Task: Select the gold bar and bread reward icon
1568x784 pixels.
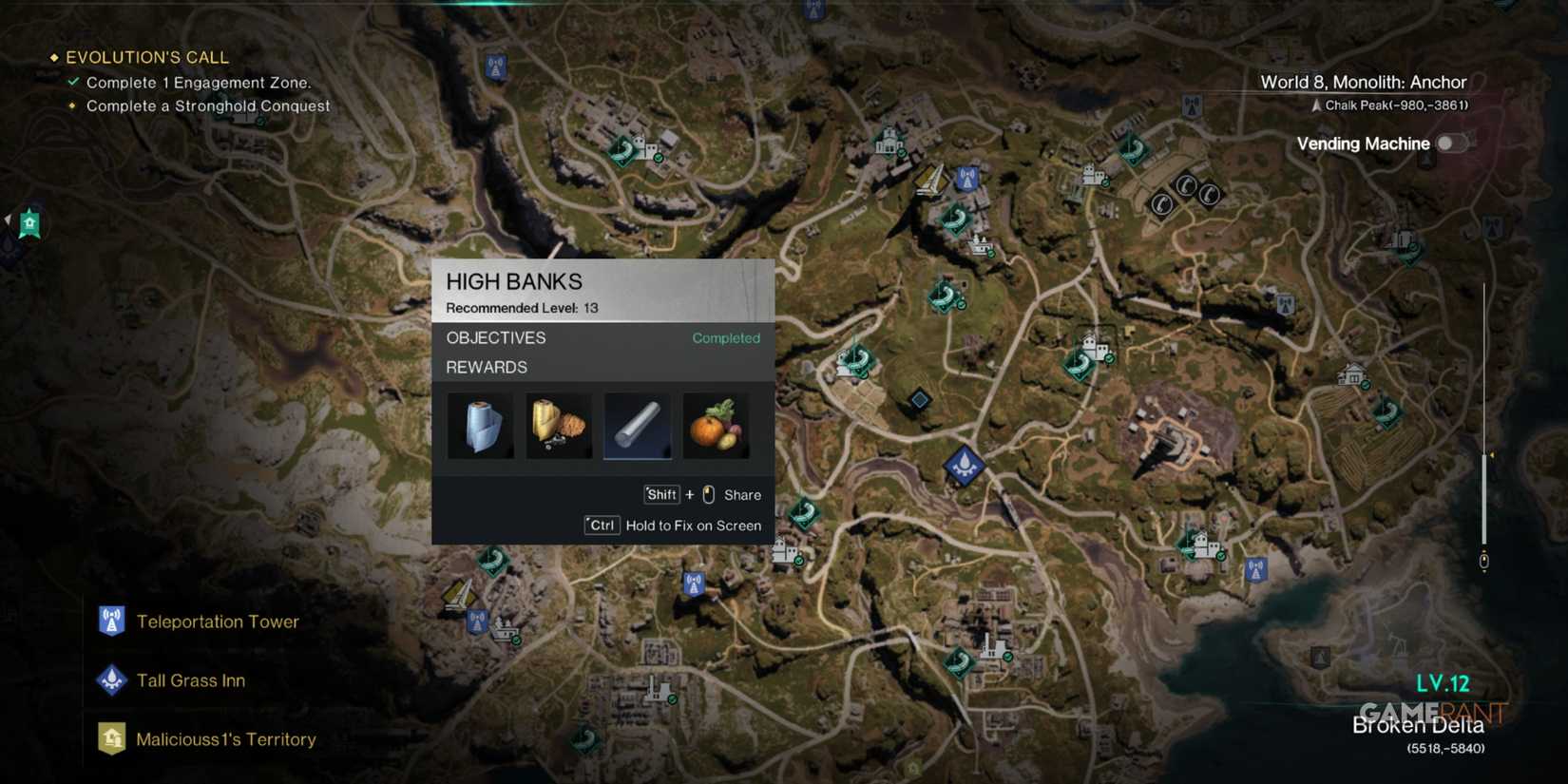Action: [x=559, y=425]
